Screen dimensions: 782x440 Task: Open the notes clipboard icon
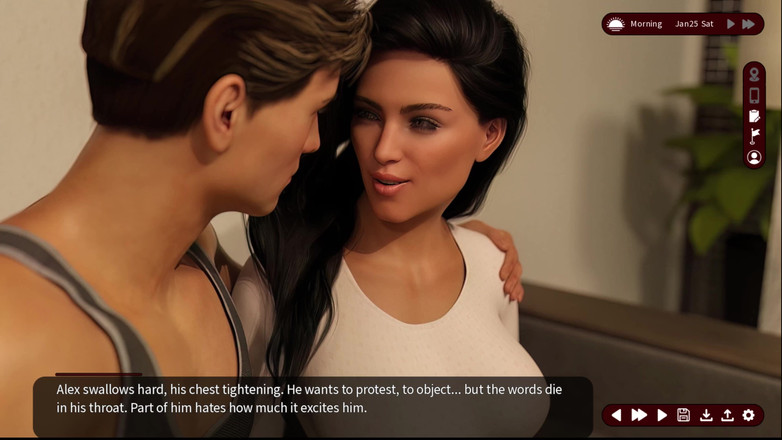pyautogui.click(x=754, y=116)
